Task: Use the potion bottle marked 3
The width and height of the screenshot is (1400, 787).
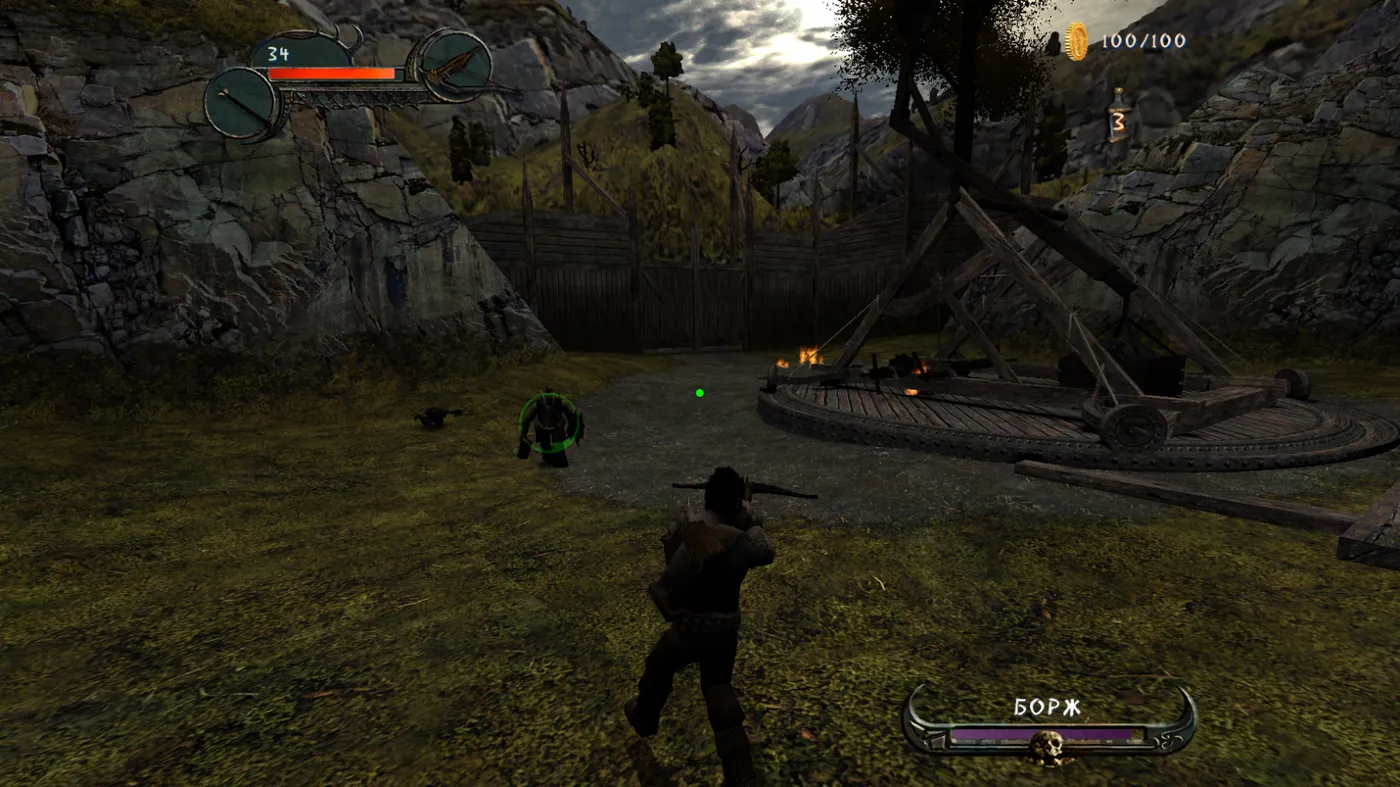Action: 1118,115
